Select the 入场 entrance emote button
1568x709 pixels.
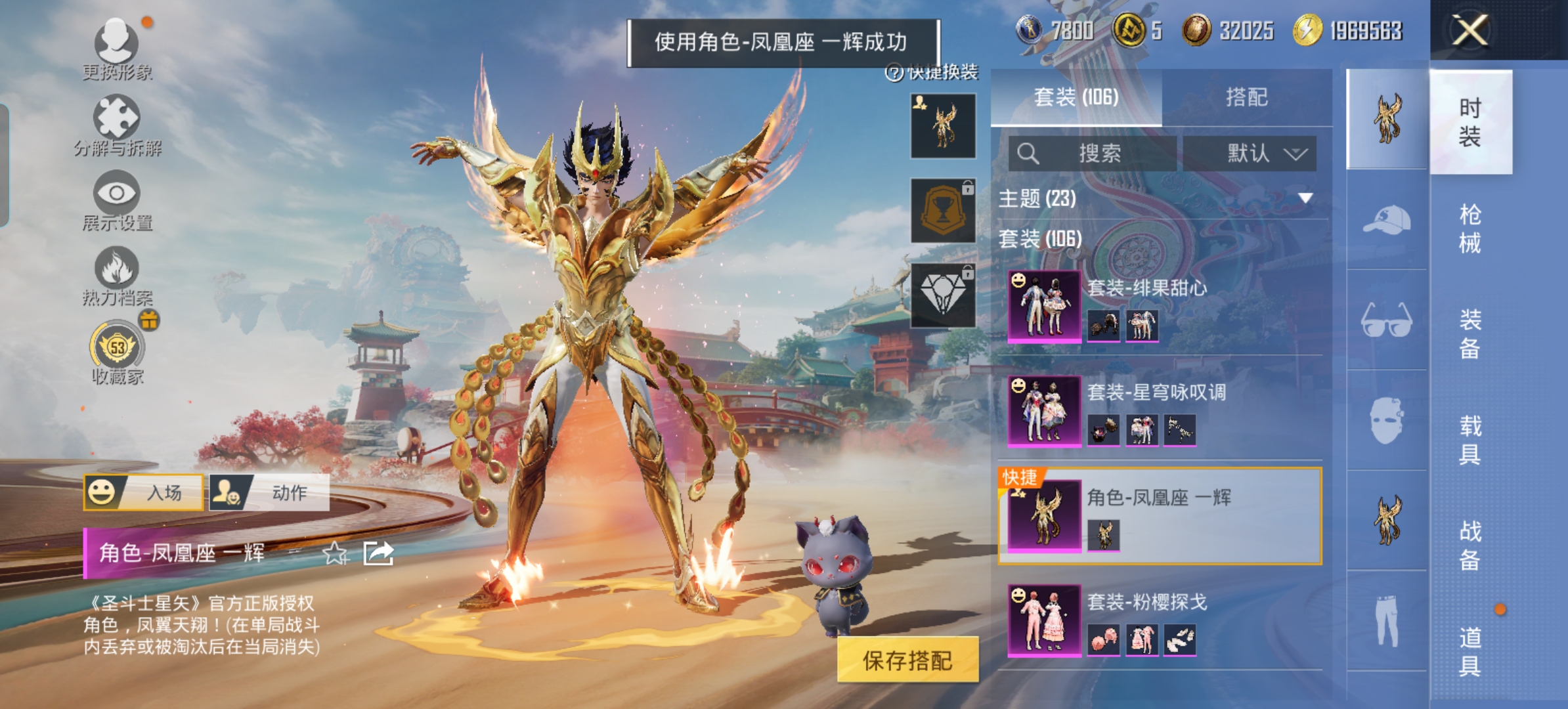[x=143, y=492]
